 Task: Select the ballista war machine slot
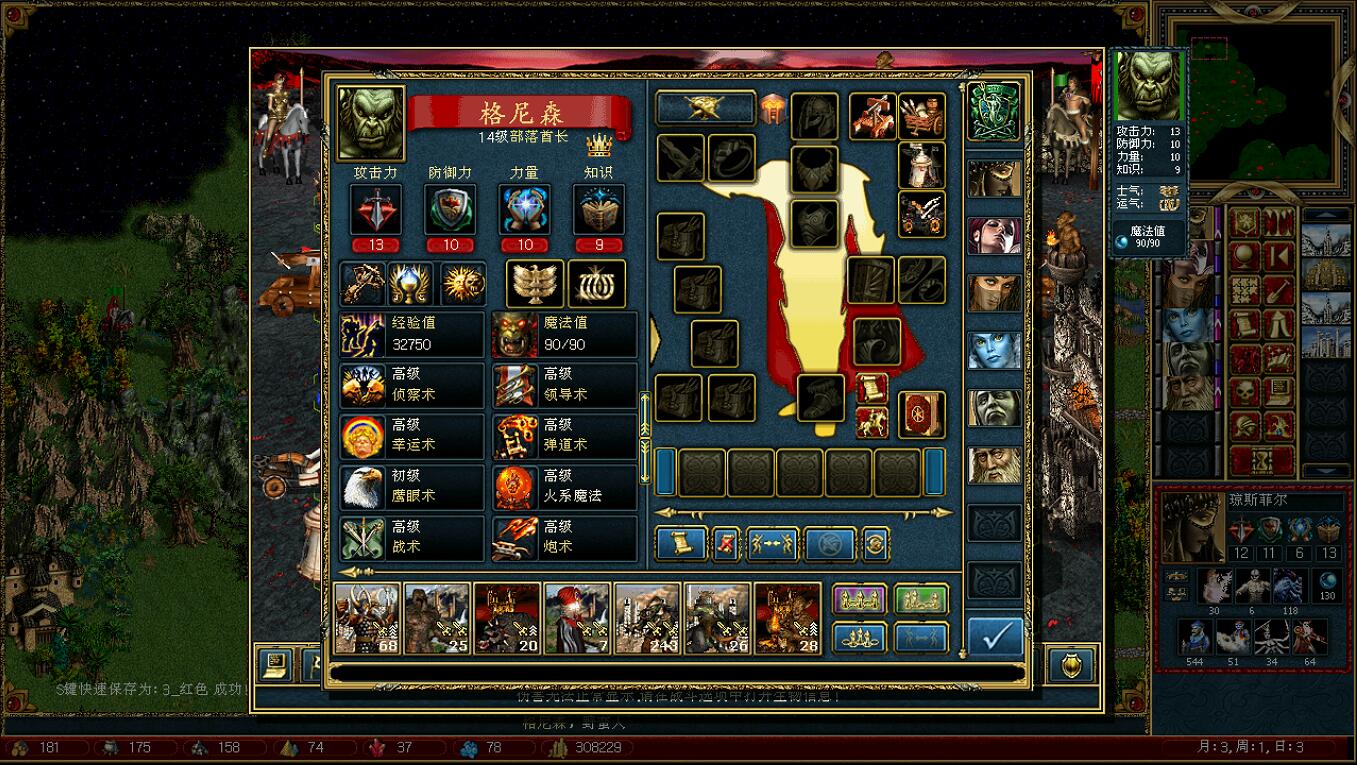(871, 116)
